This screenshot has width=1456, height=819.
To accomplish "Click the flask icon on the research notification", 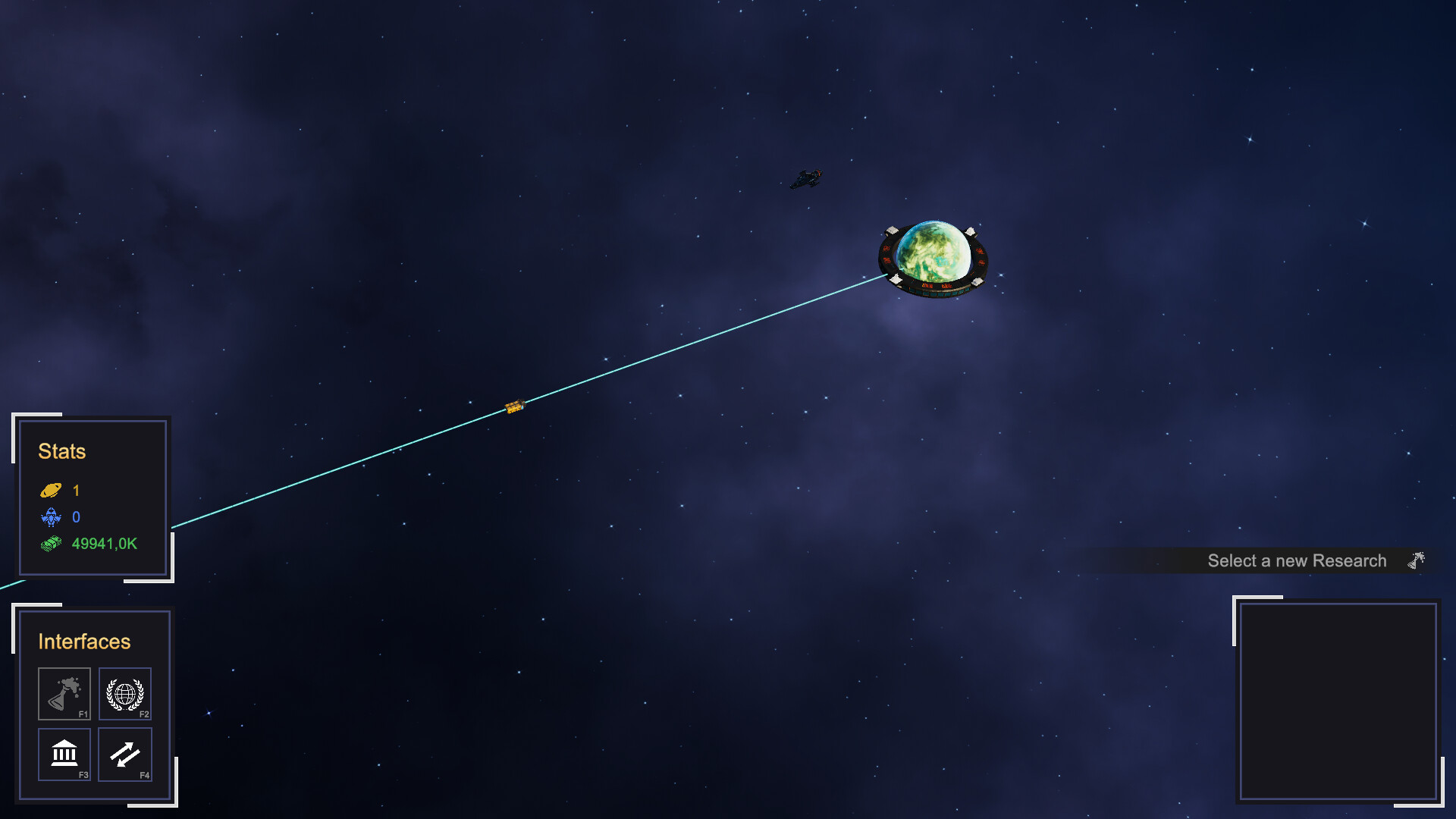I will [x=1415, y=560].
